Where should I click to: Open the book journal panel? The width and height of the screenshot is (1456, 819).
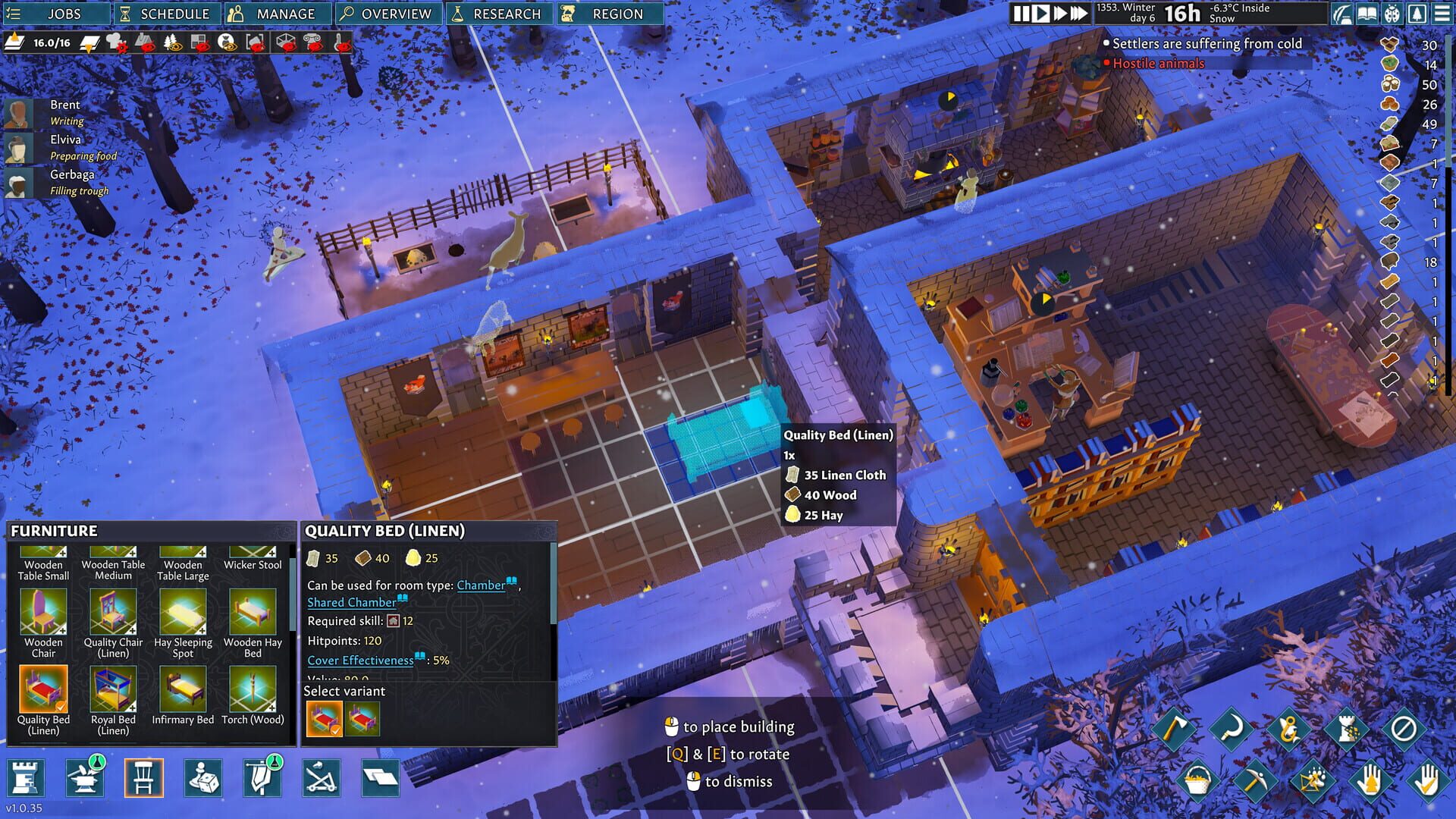click(x=1367, y=13)
